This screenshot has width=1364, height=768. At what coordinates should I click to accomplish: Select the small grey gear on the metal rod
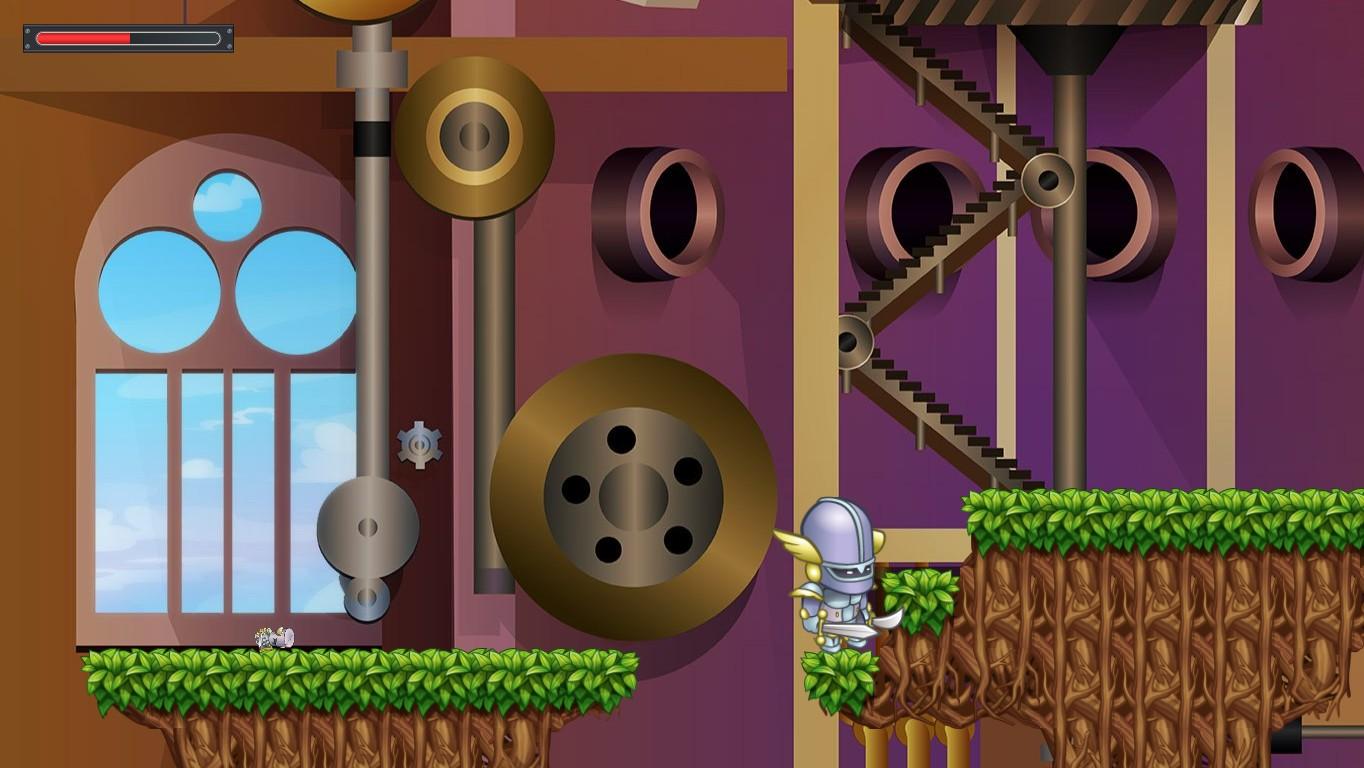(x=418, y=446)
